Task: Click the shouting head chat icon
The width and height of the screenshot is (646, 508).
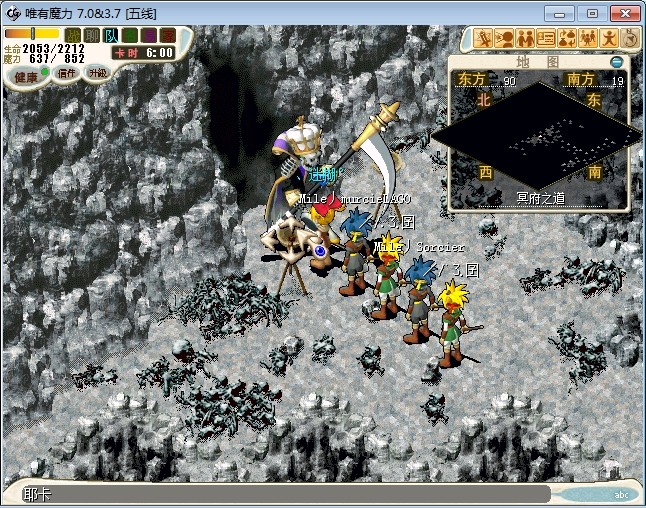Action: click(x=505, y=39)
